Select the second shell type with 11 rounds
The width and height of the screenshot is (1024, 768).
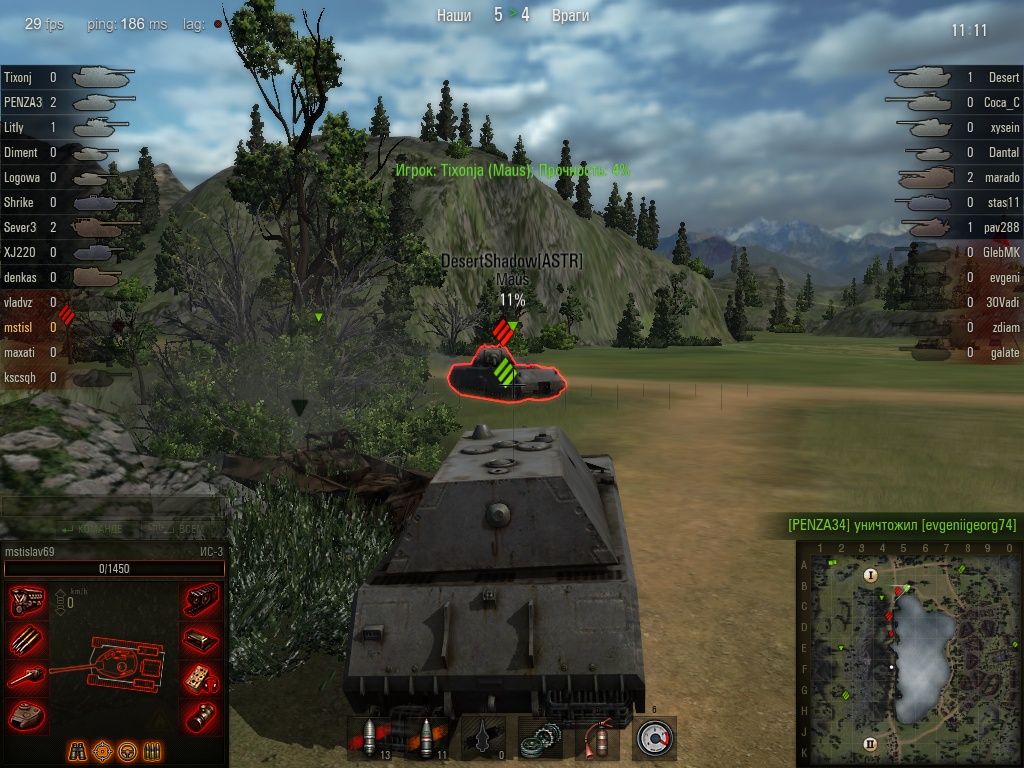click(425, 738)
